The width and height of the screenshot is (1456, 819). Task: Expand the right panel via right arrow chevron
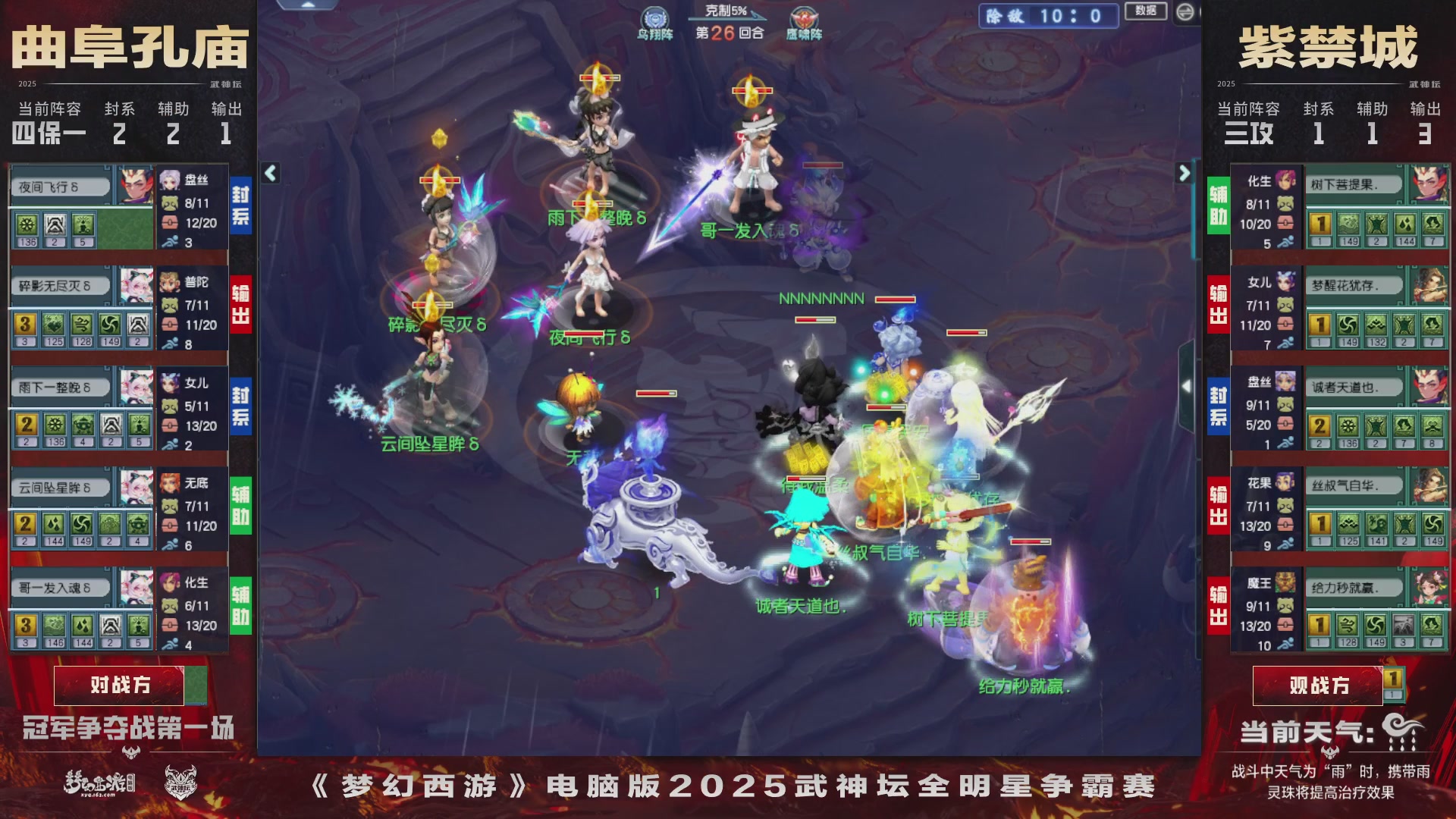pos(1183,173)
